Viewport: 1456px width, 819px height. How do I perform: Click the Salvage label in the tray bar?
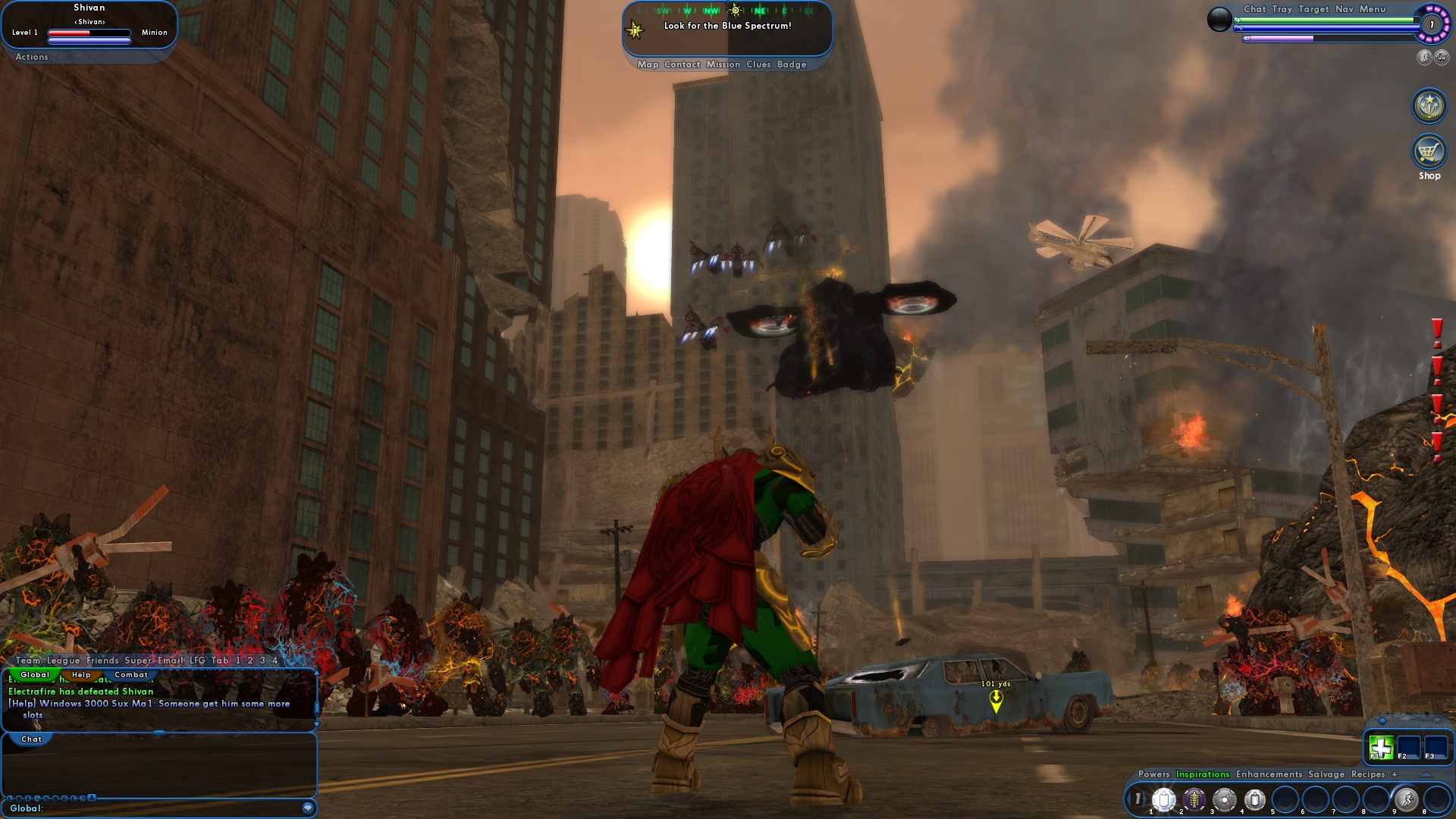click(x=1326, y=774)
